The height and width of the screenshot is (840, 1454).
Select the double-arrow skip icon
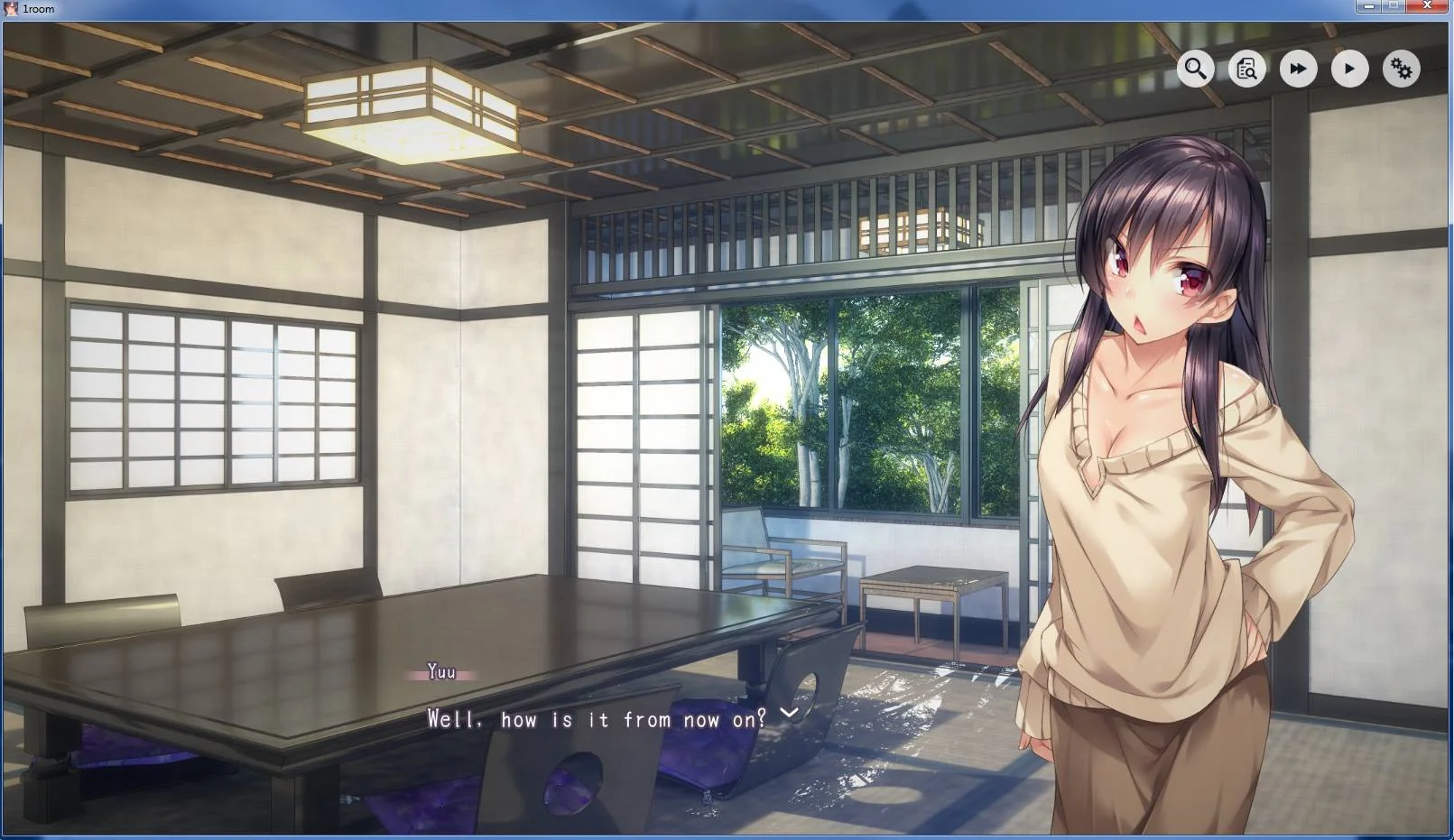point(1298,69)
